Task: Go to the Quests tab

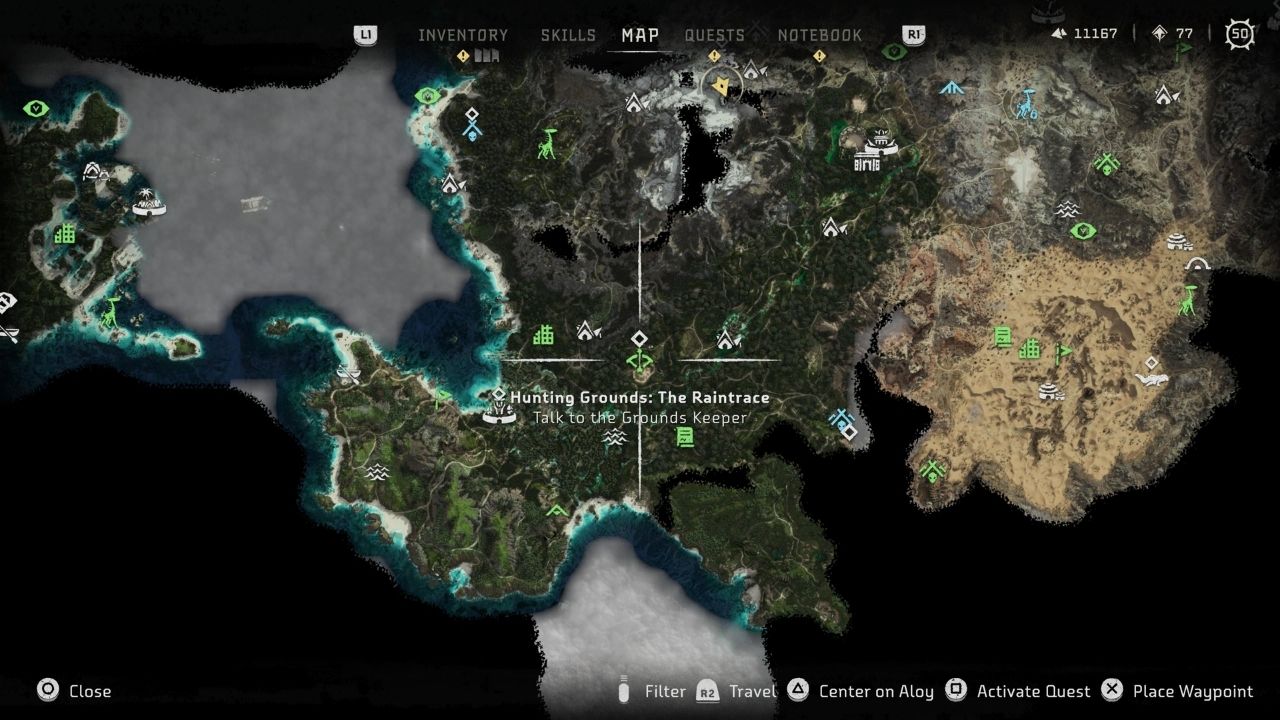Action: [714, 35]
